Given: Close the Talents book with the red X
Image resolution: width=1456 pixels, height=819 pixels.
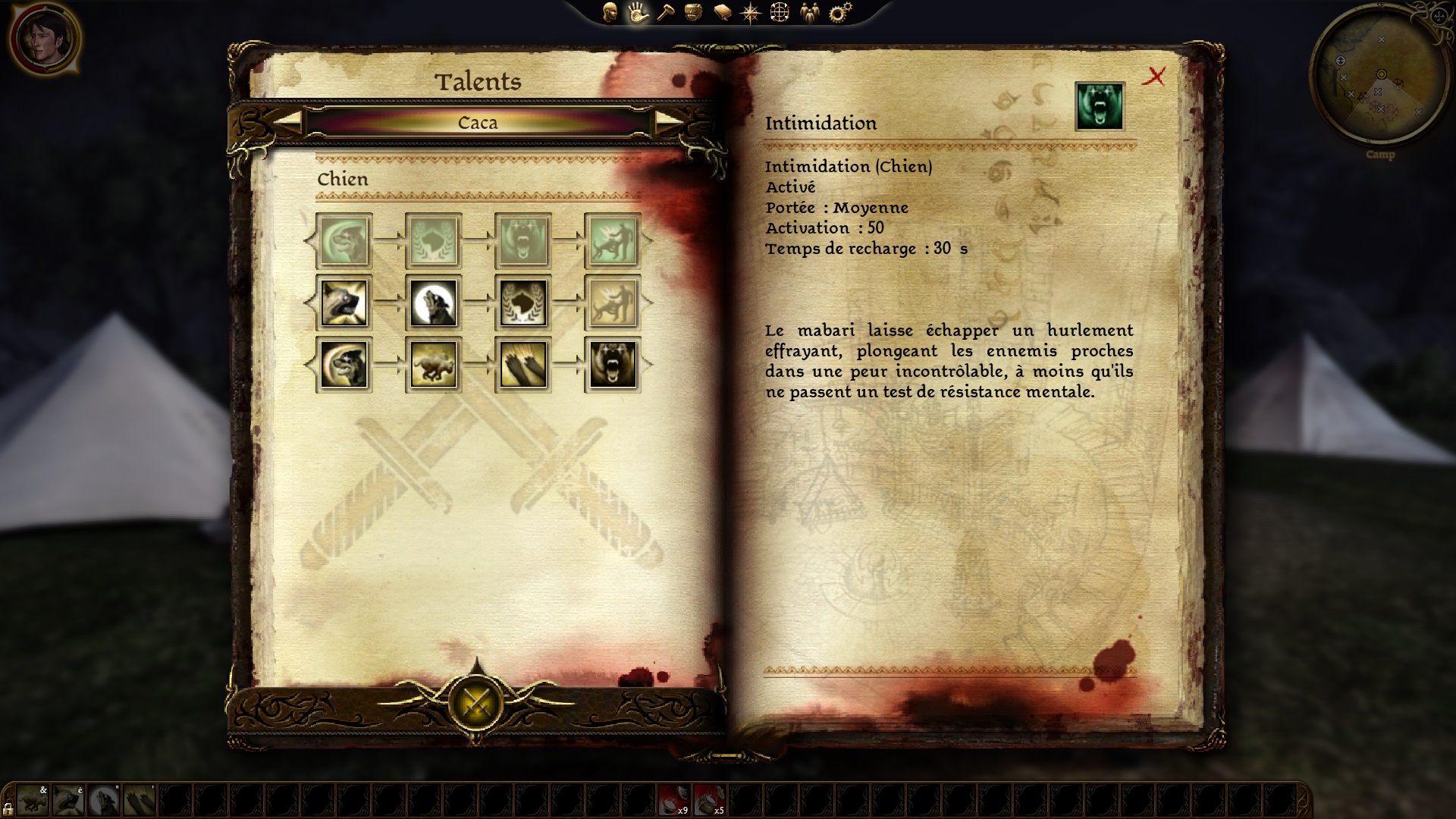Looking at the screenshot, I should 1154,76.
